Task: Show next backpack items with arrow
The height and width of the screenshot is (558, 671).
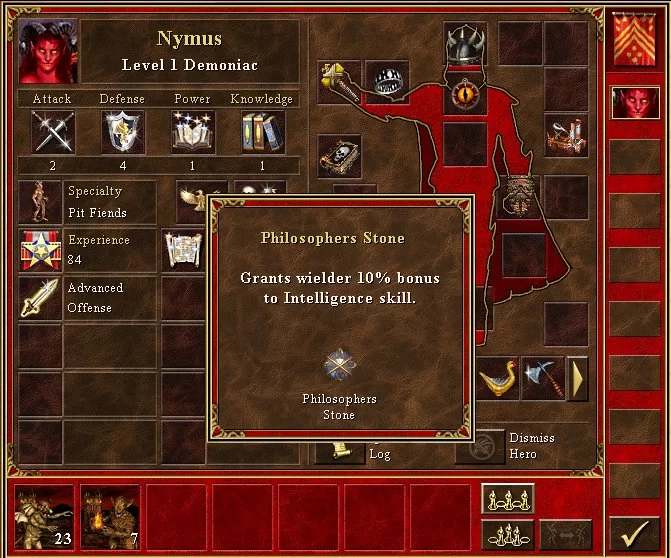Action: pos(577,379)
